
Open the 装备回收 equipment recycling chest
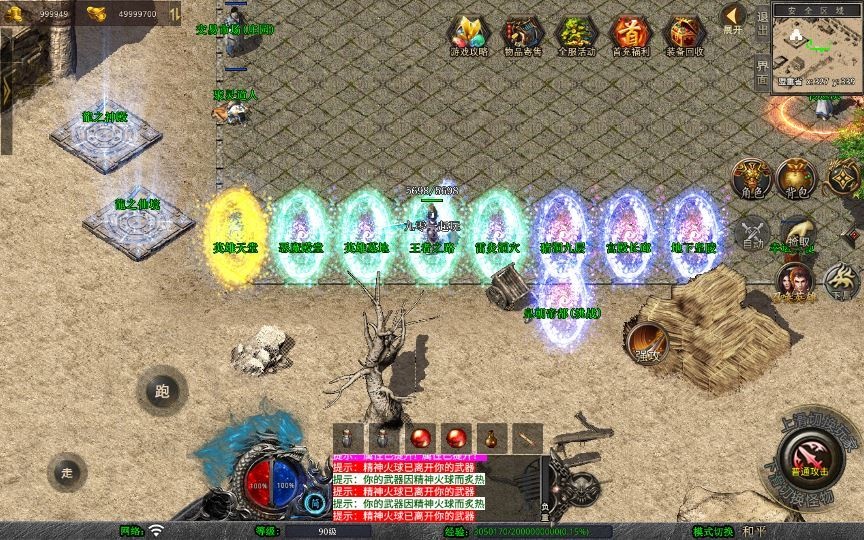pos(684,34)
